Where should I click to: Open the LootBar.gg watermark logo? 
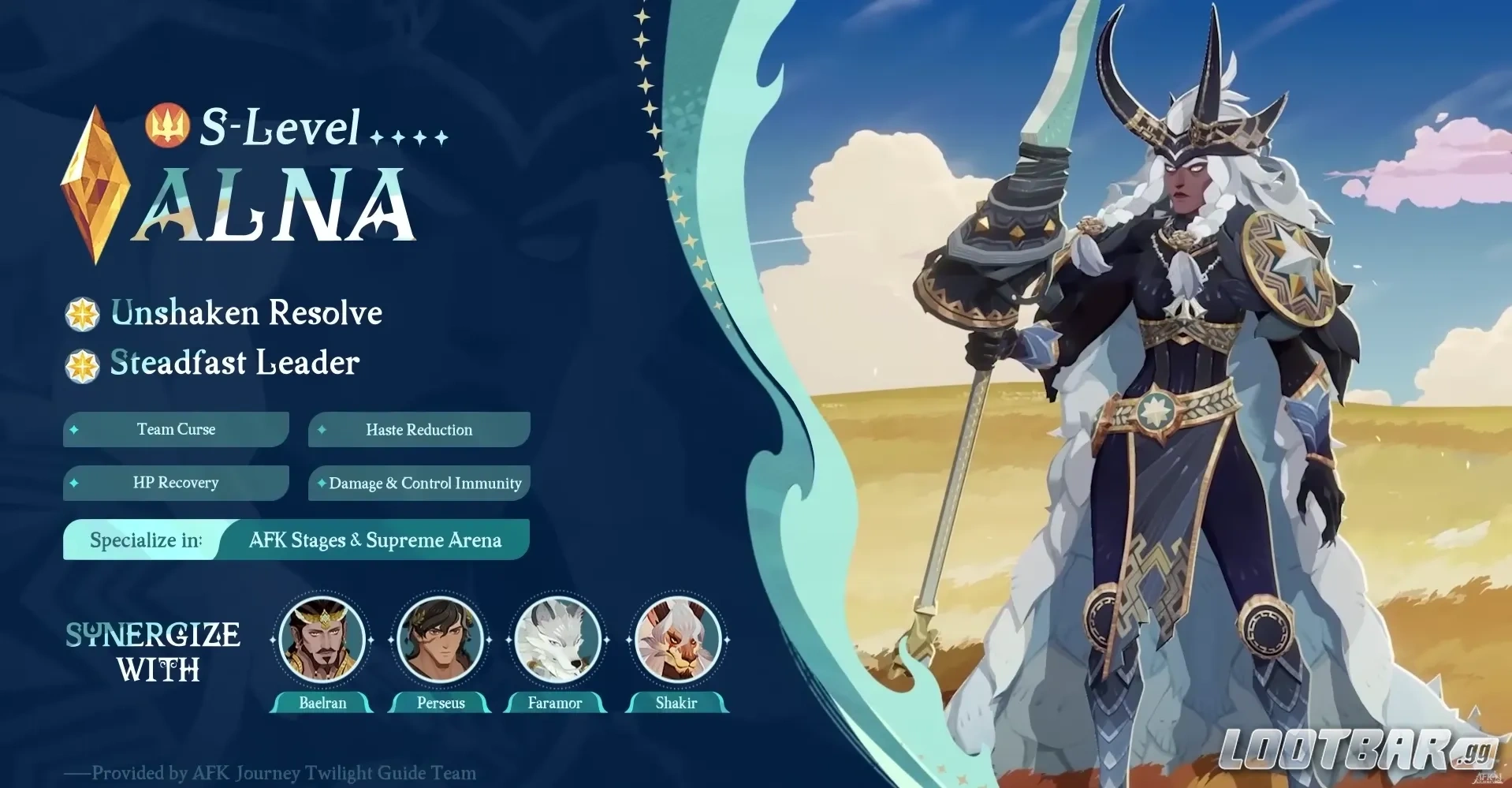pos(1357,749)
